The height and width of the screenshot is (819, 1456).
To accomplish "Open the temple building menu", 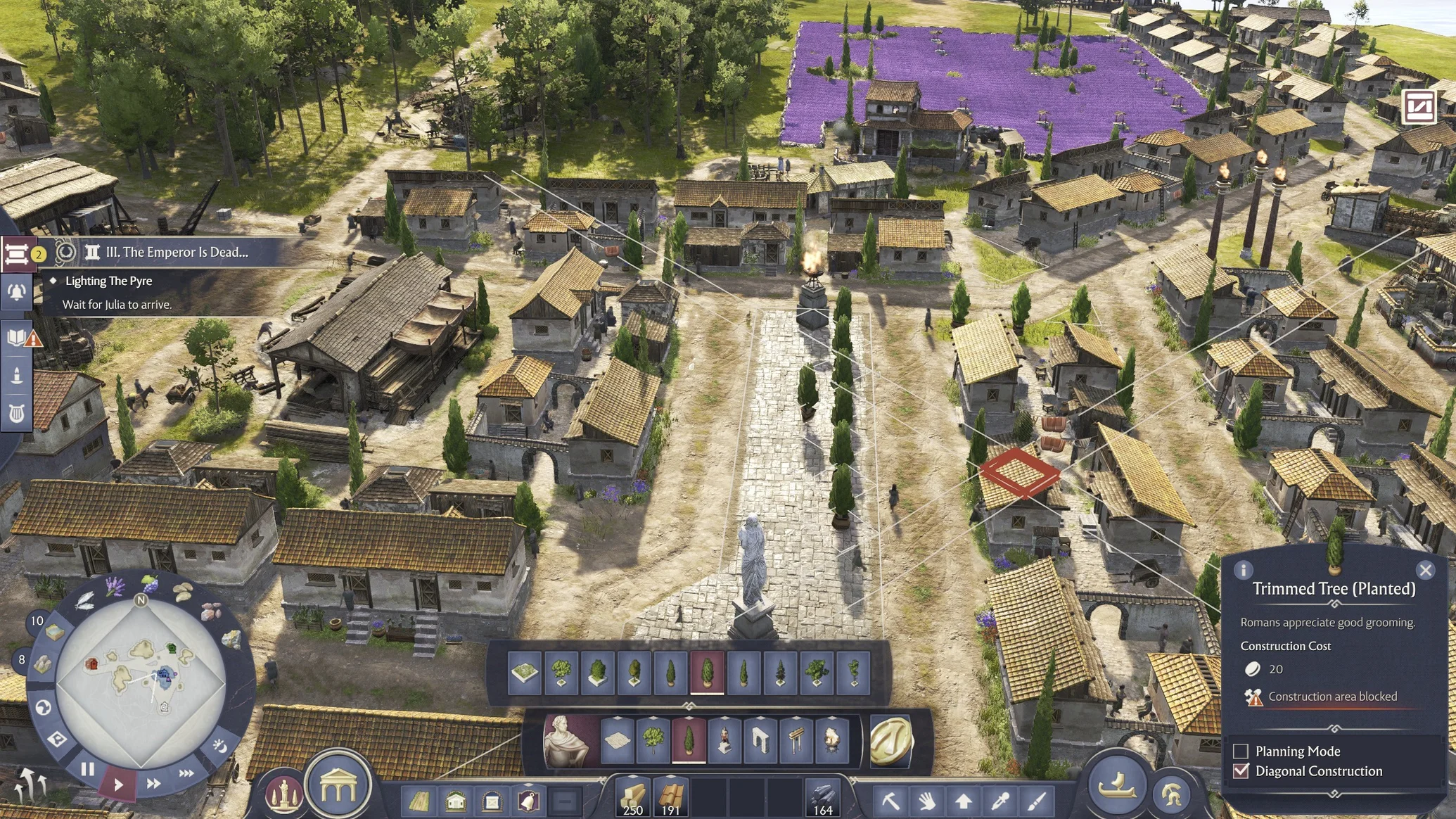I will point(338,787).
